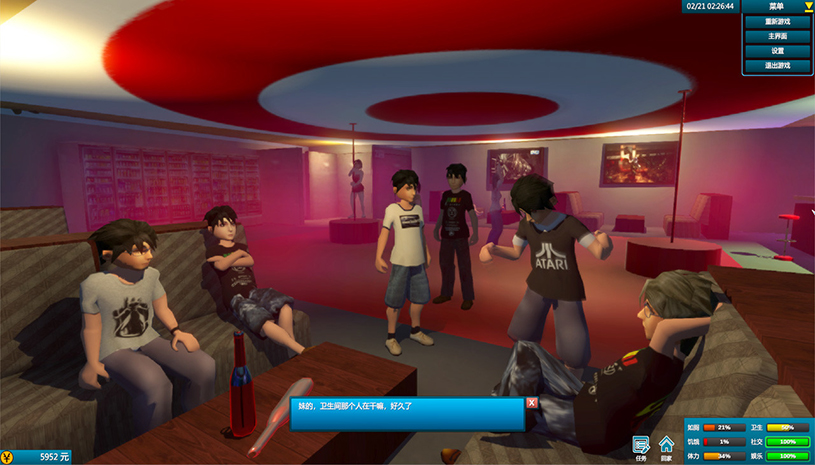This screenshot has width=815, height=465.
Task: Open the 设置 settings menu
Action: [777, 51]
